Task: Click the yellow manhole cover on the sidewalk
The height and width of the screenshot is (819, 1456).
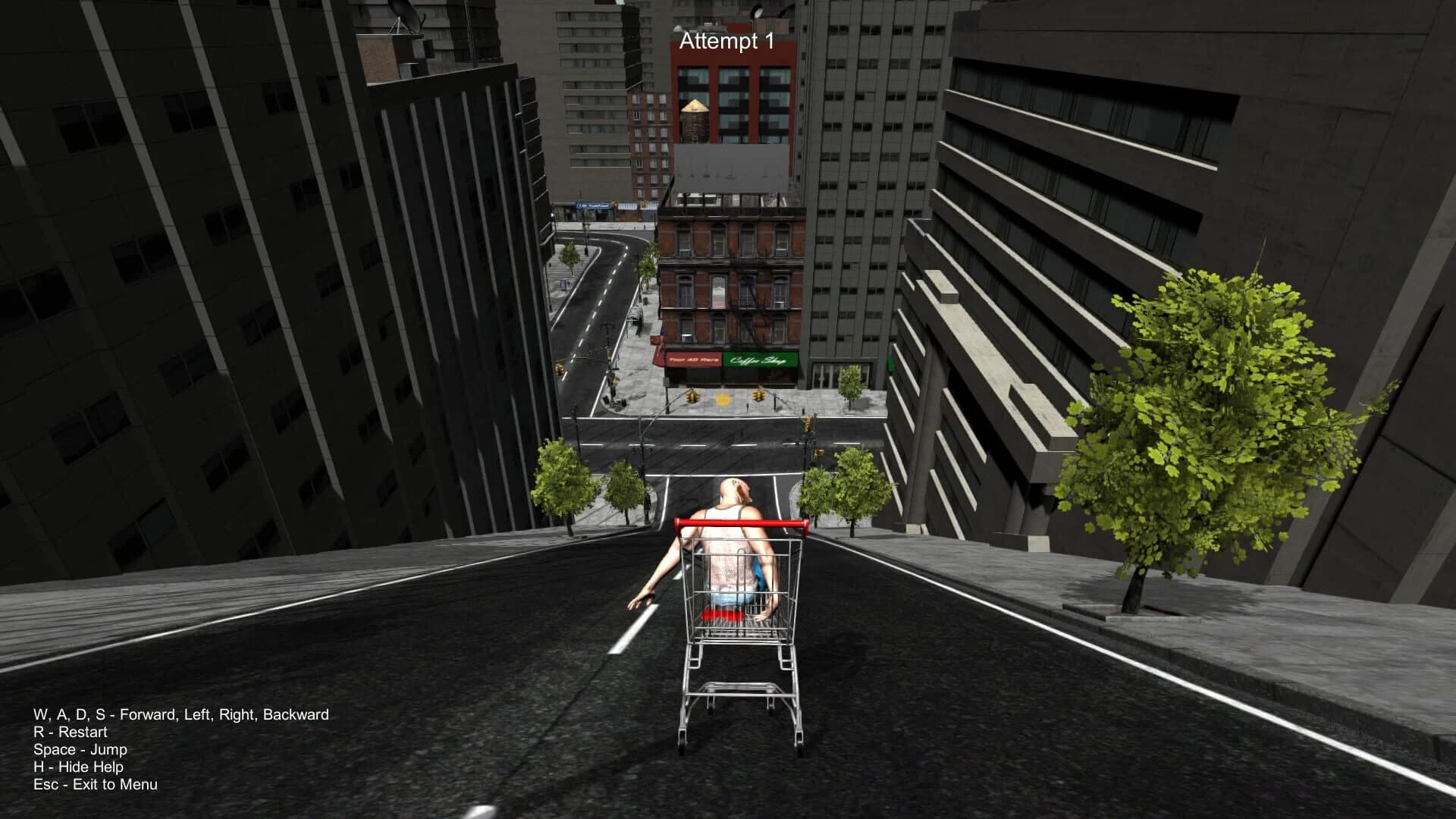Action: tap(723, 399)
